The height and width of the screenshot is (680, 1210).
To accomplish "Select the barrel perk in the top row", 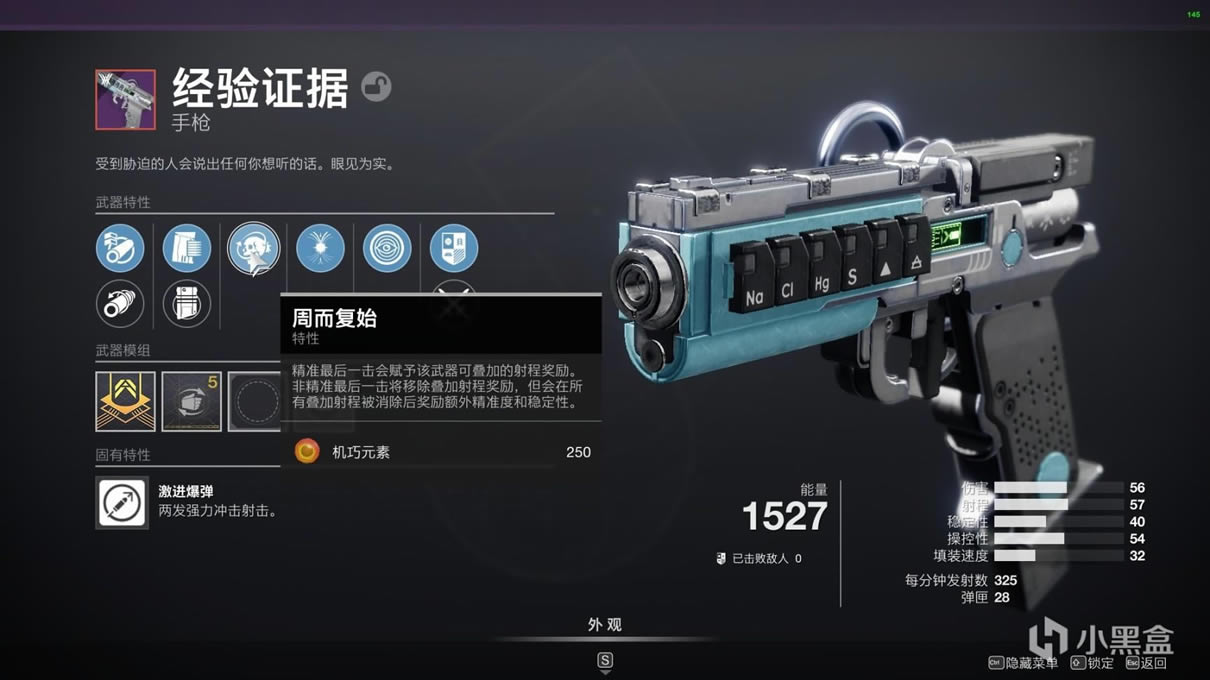I will point(120,248).
